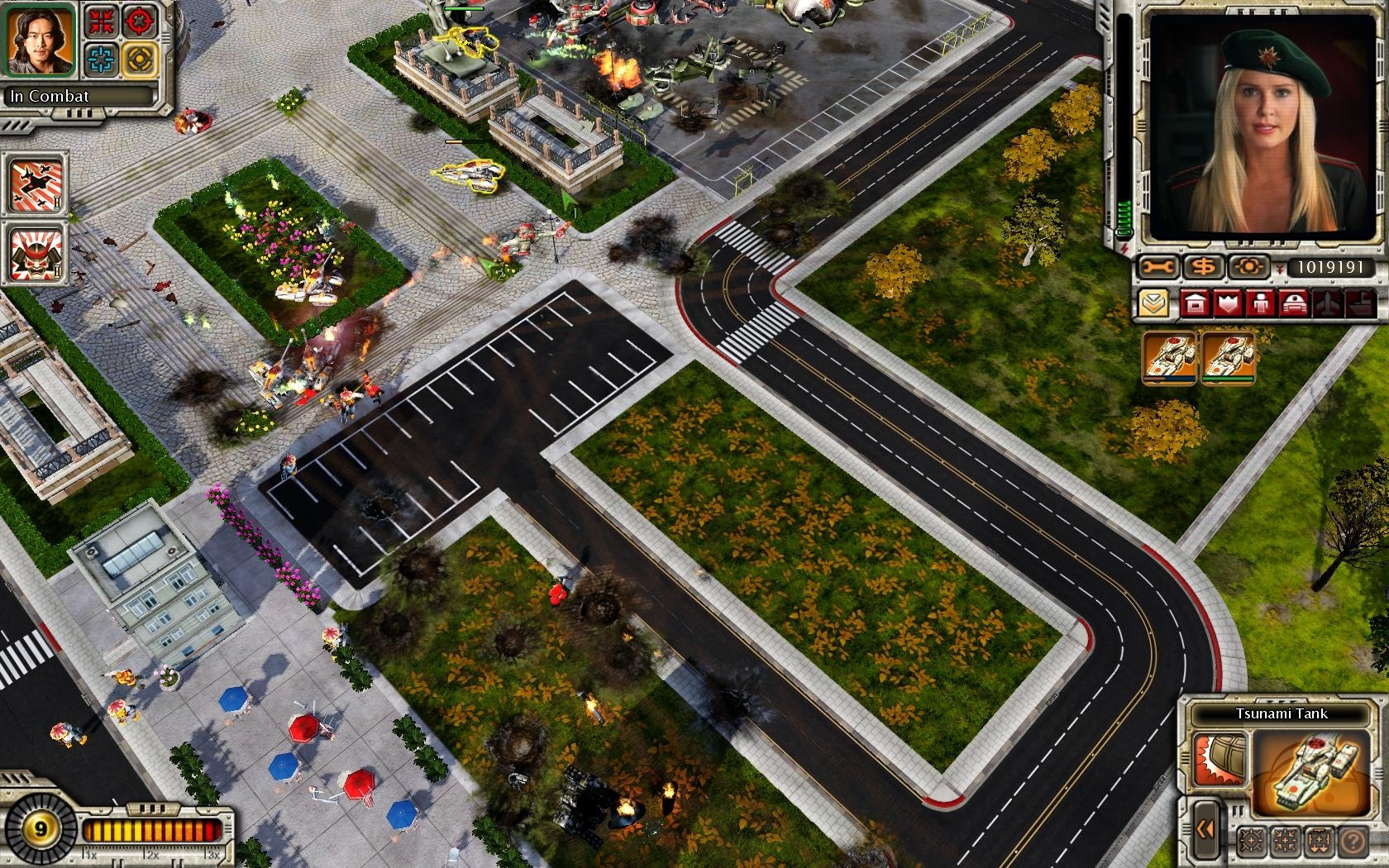Image resolution: width=1389 pixels, height=868 pixels.
Task: Trigger the air raid support power
Action: pos(36,184)
